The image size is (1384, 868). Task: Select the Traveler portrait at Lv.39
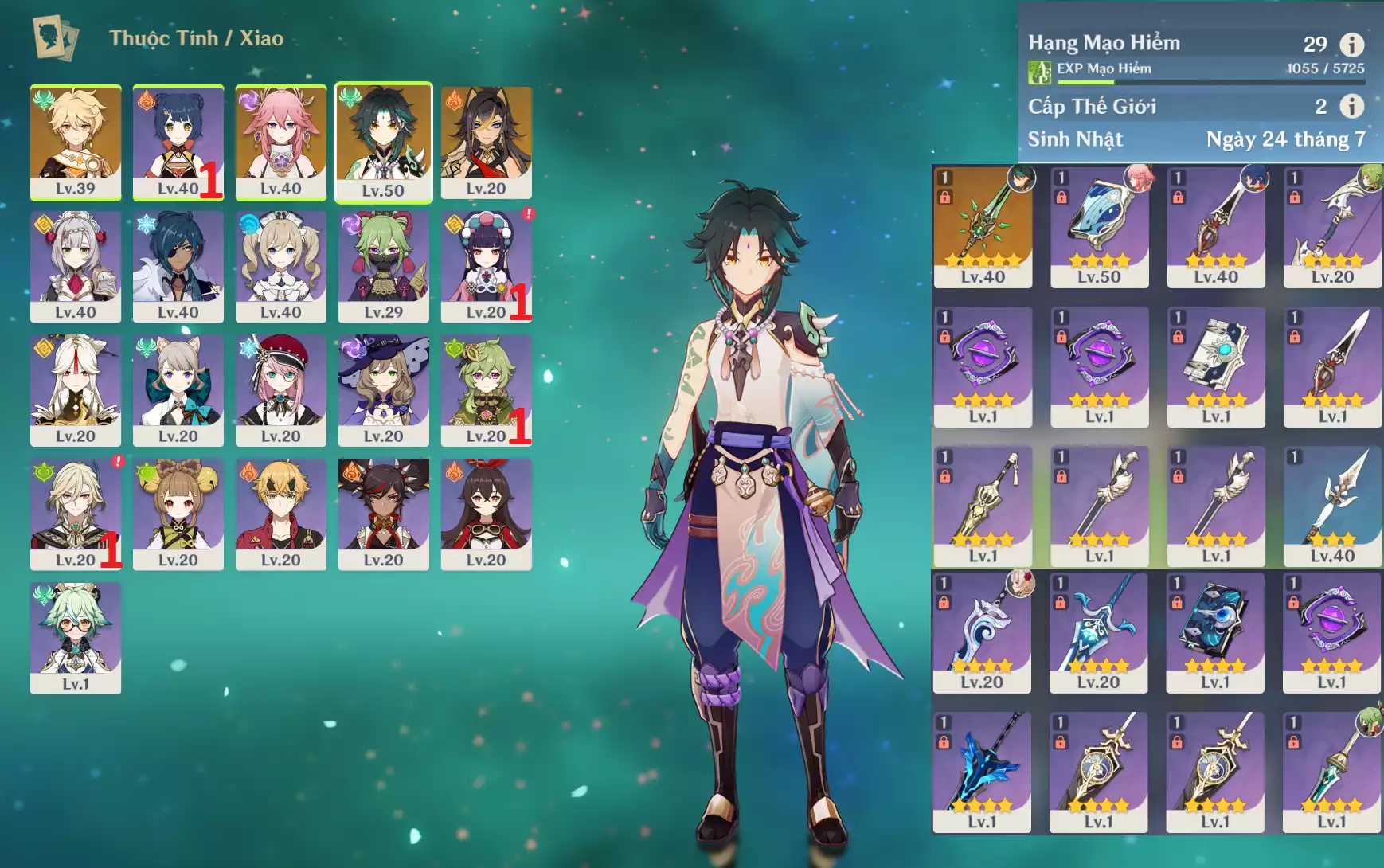76,141
